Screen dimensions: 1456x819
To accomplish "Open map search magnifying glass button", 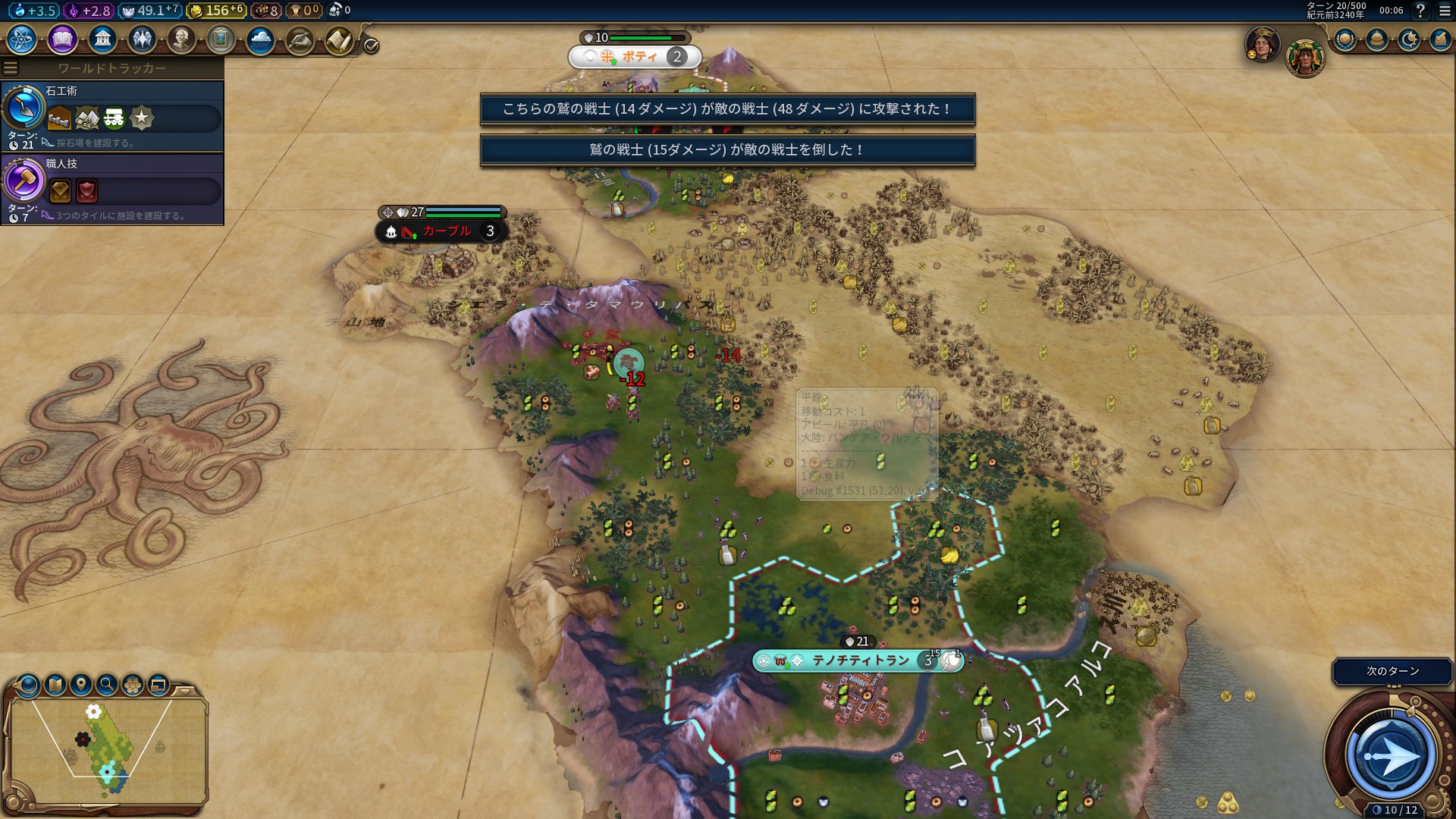I will [107, 685].
